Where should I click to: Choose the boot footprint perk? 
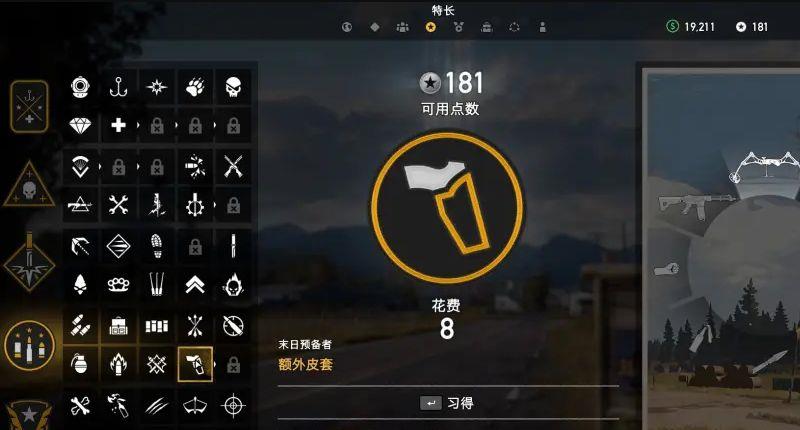click(x=157, y=245)
